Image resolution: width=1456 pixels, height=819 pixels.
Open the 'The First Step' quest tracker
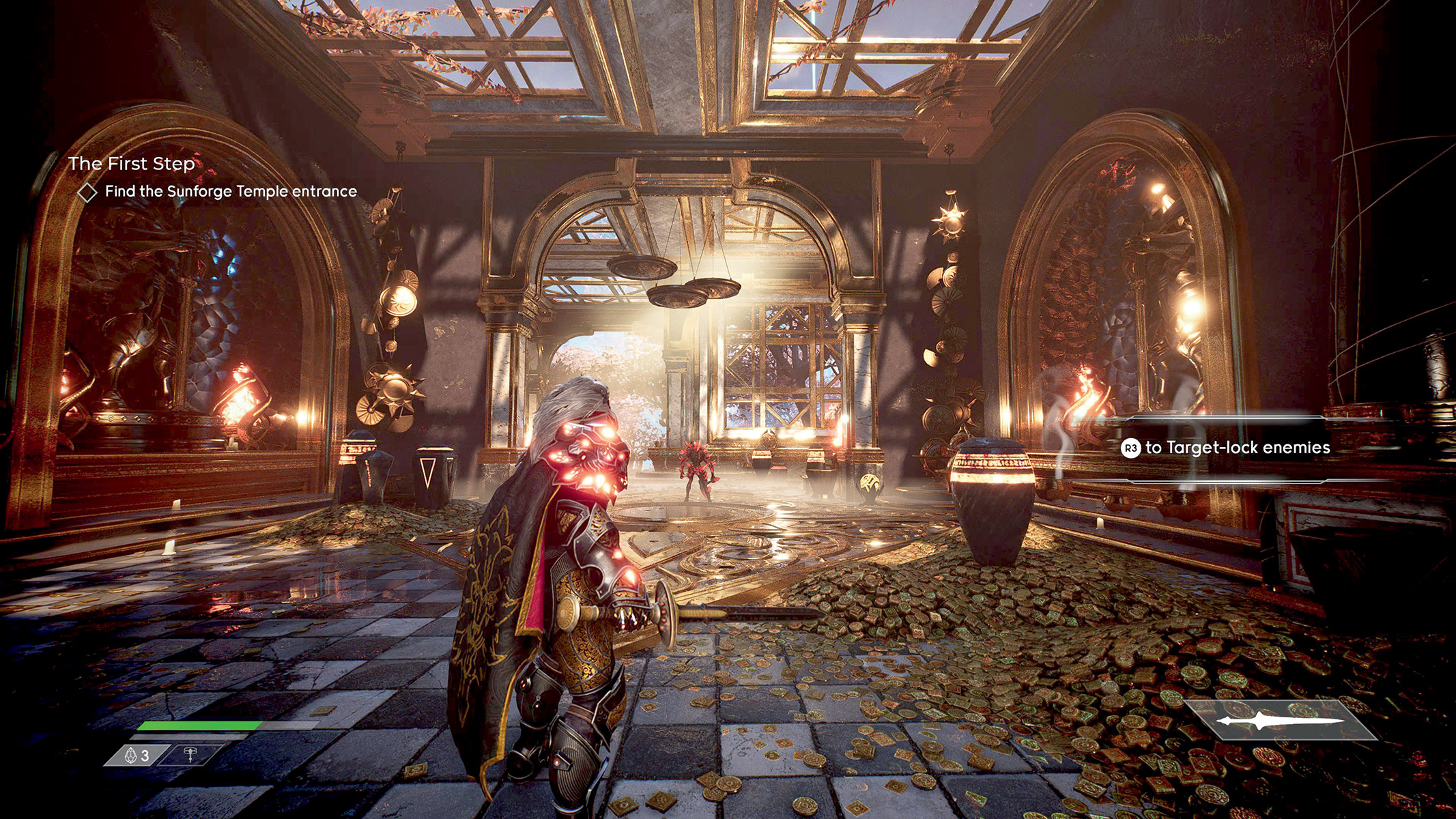[132, 164]
